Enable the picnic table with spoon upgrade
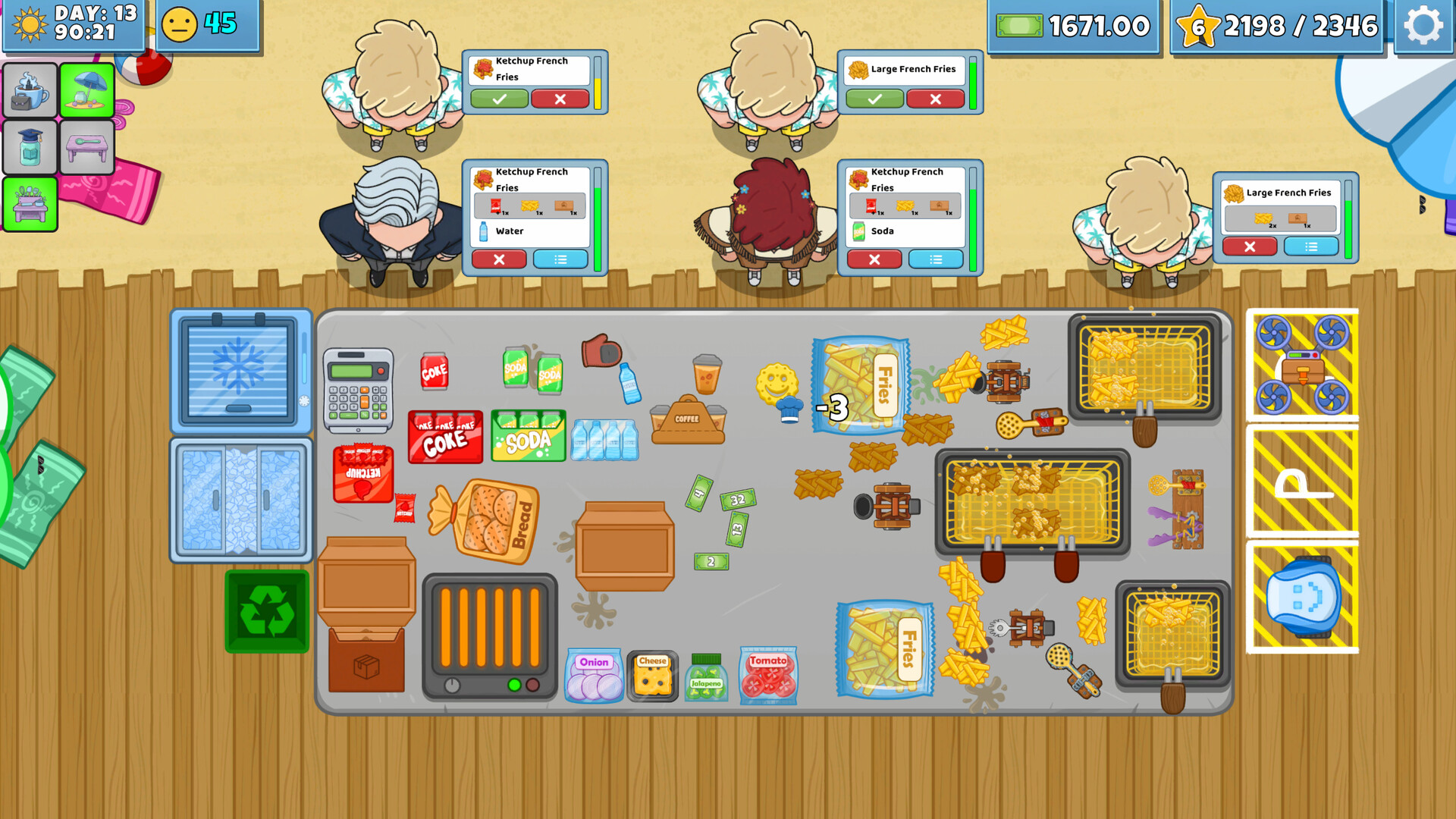Image resolution: width=1456 pixels, height=819 pixels. click(x=86, y=146)
